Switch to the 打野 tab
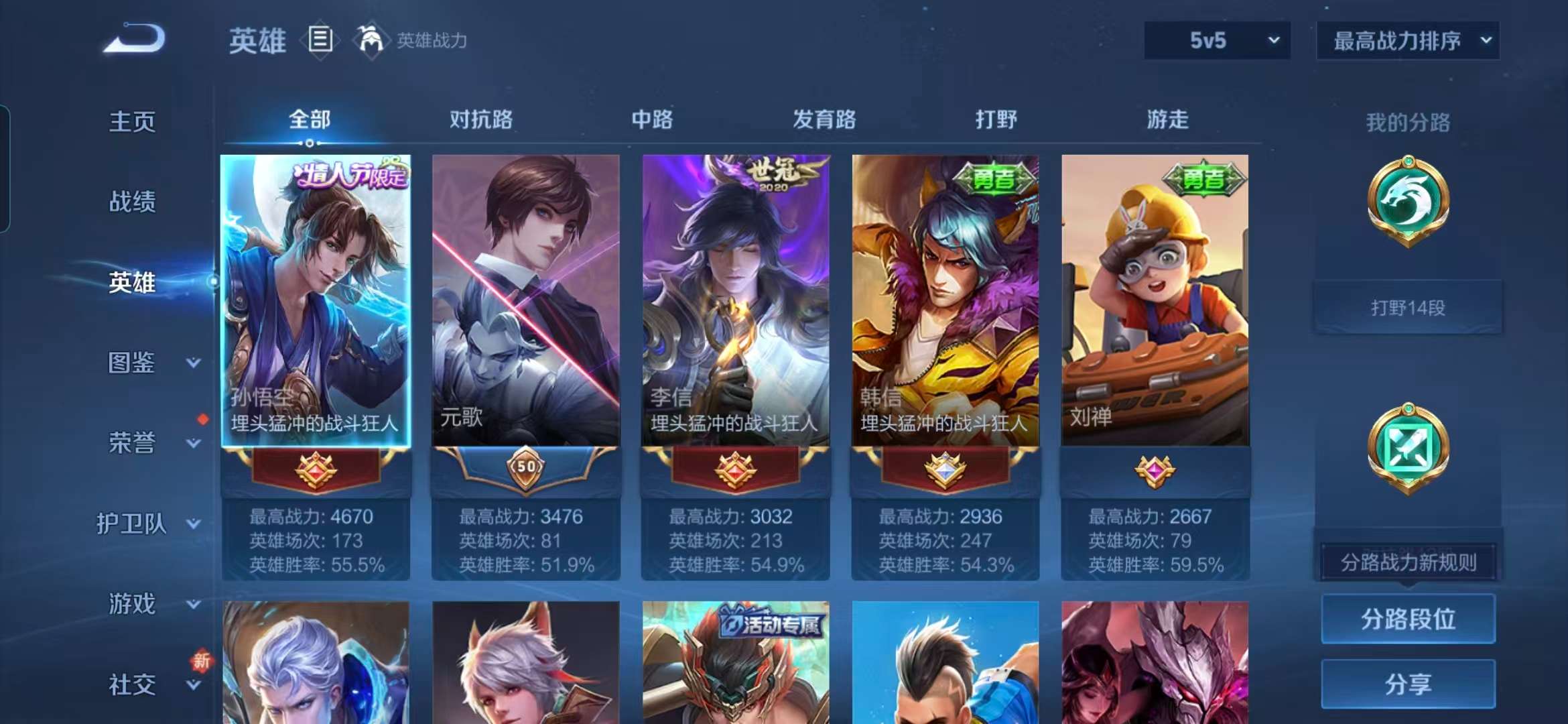 pos(996,119)
